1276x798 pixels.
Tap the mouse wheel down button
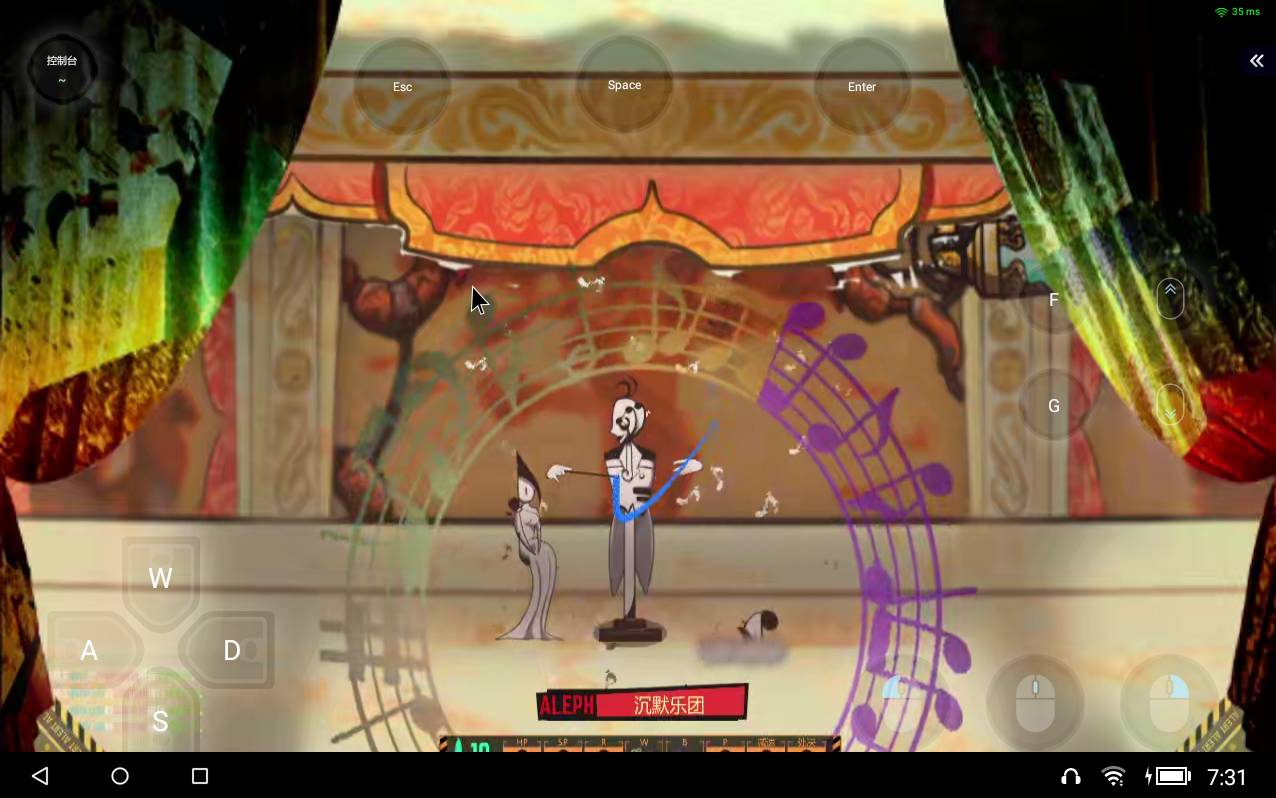(1170, 406)
